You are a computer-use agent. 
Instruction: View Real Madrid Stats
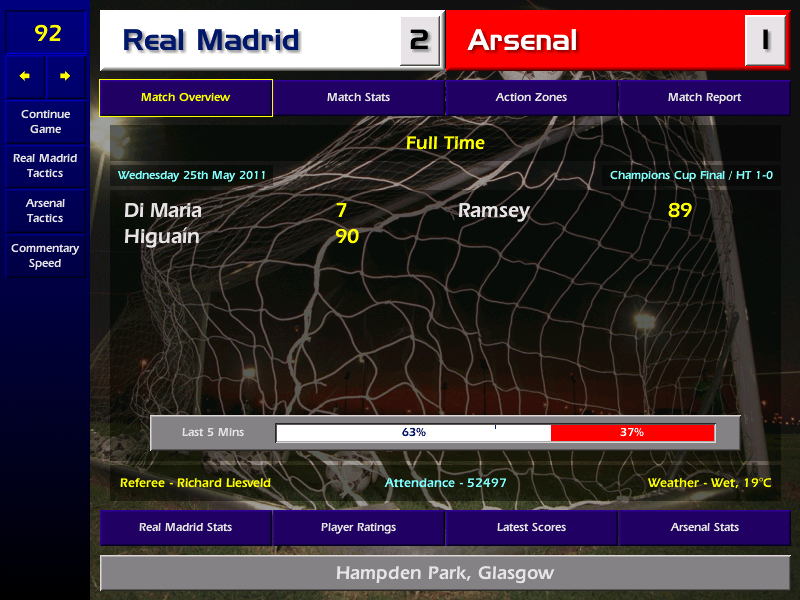(186, 527)
